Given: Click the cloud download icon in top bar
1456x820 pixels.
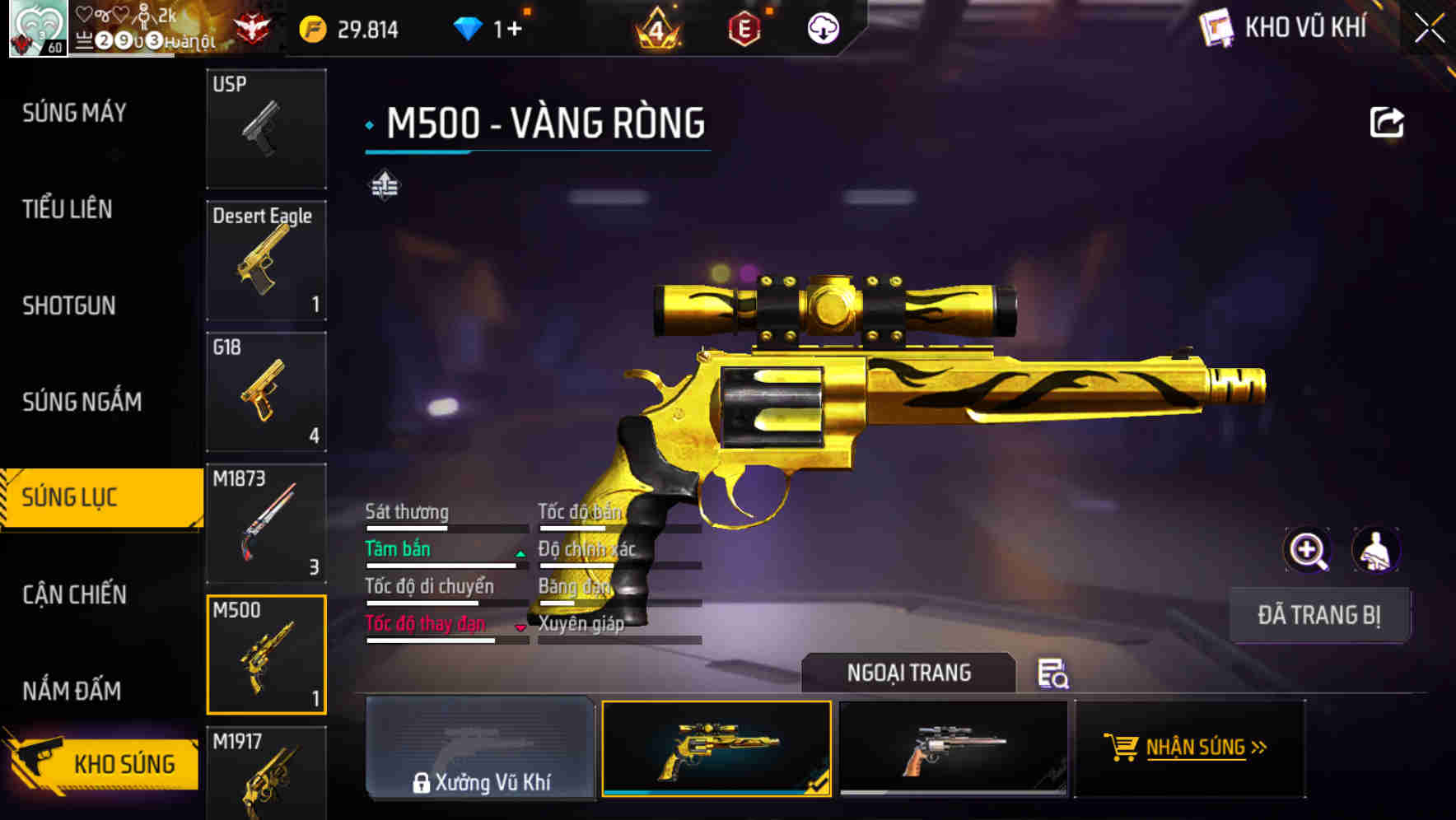Looking at the screenshot, I should point(823,29).
